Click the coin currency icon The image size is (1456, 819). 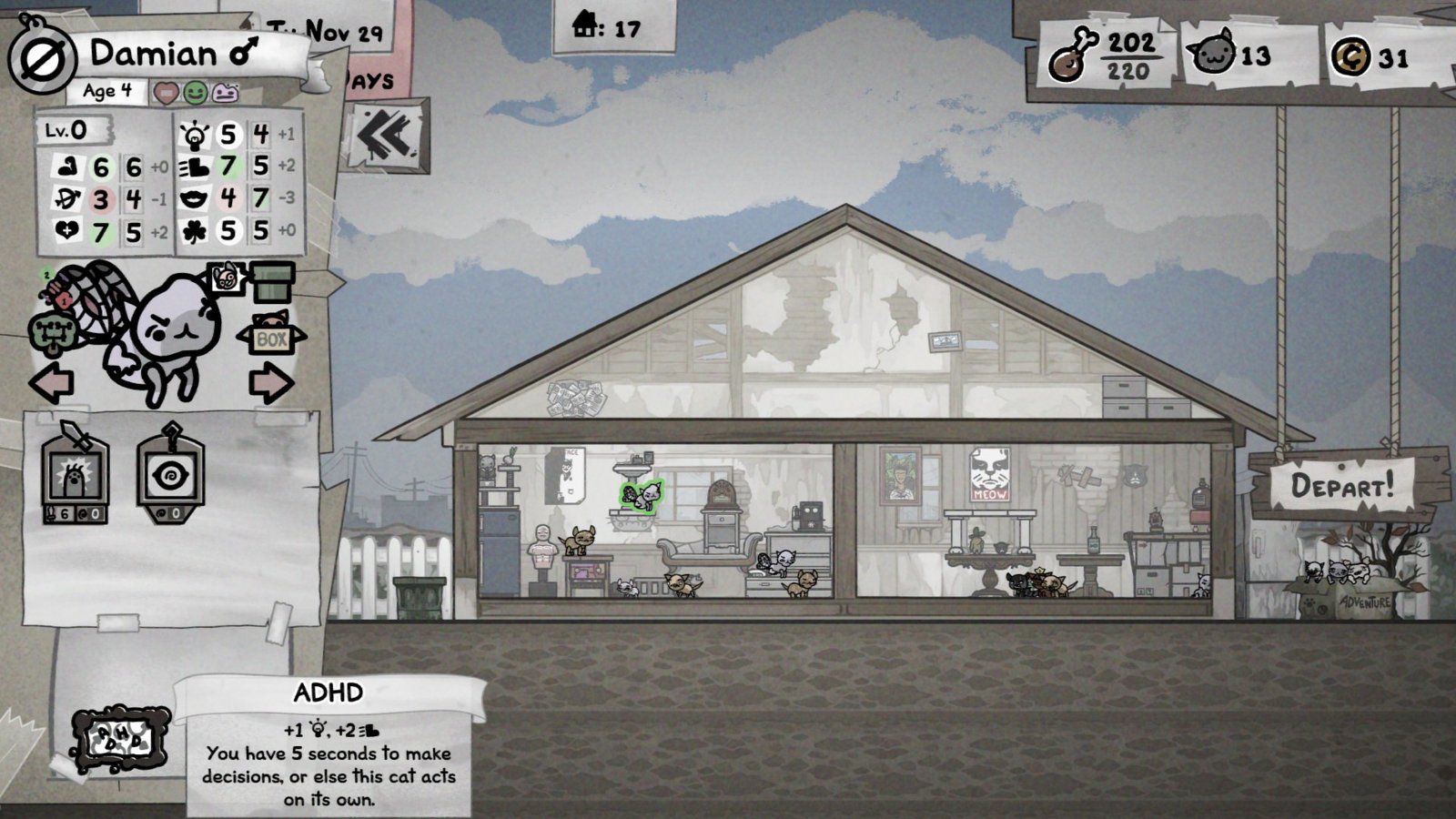click(x=1350, y=56)
